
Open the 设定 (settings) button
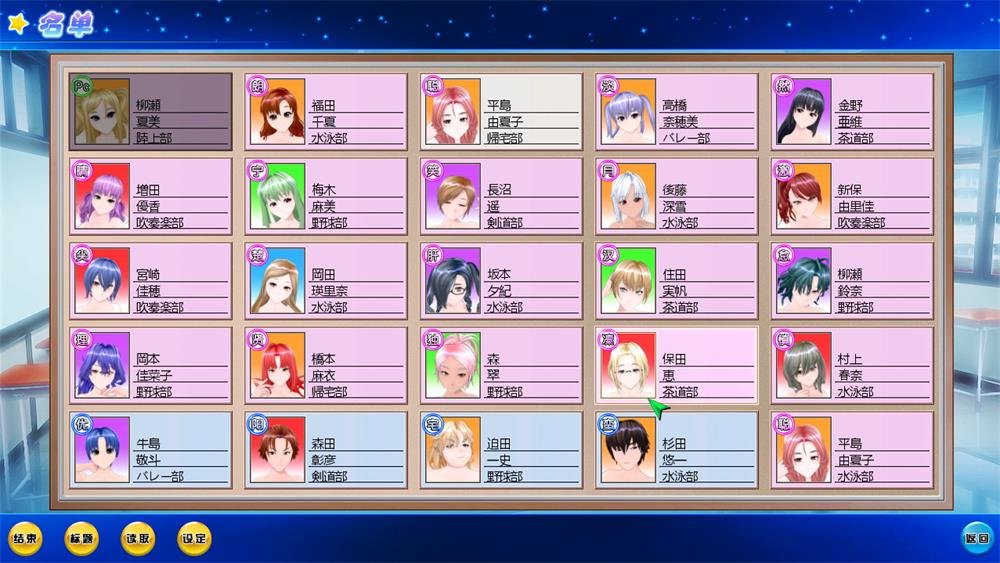194,539
